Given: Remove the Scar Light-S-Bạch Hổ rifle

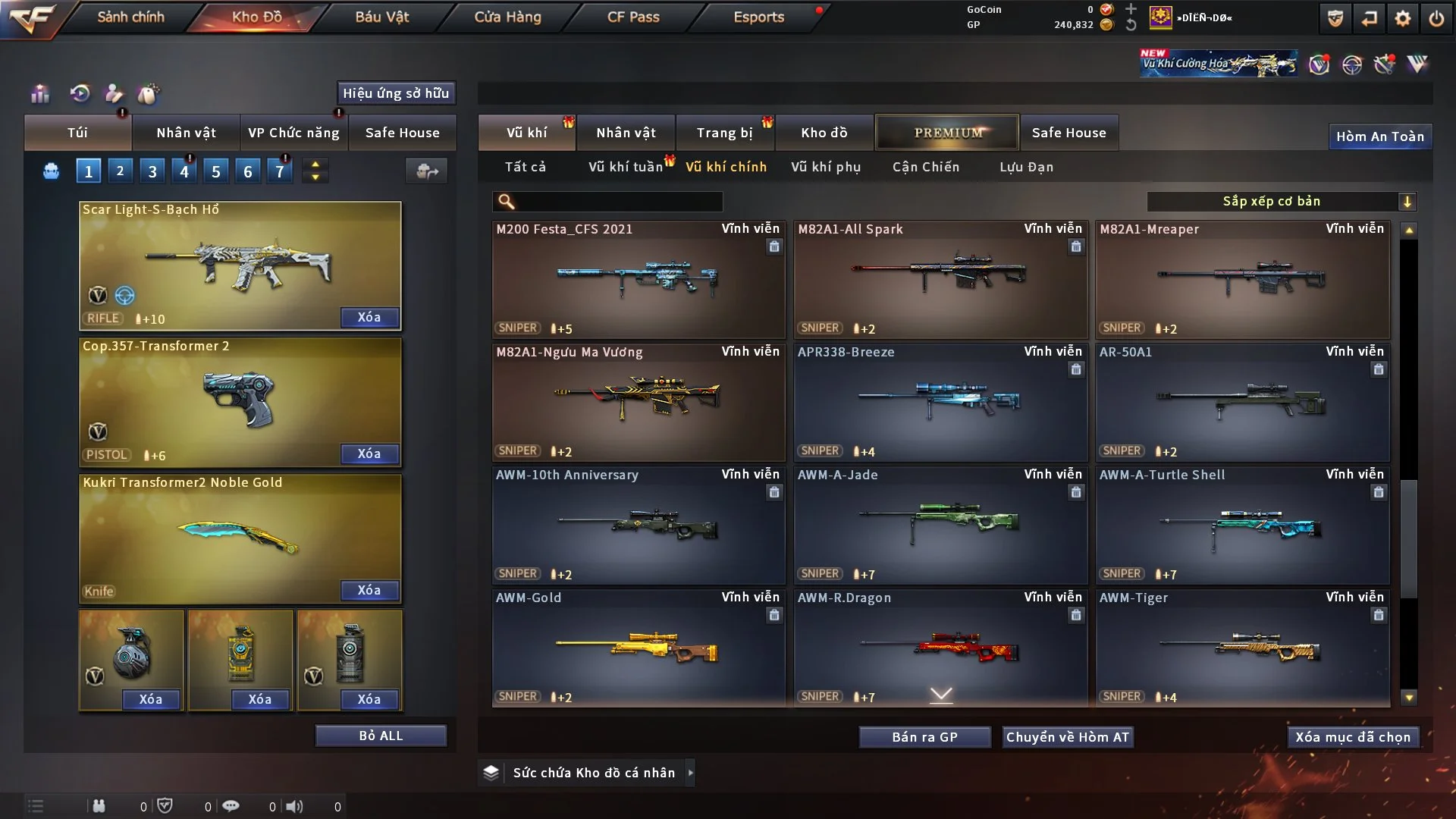Looking at the screenshot, I should point(369,318).
